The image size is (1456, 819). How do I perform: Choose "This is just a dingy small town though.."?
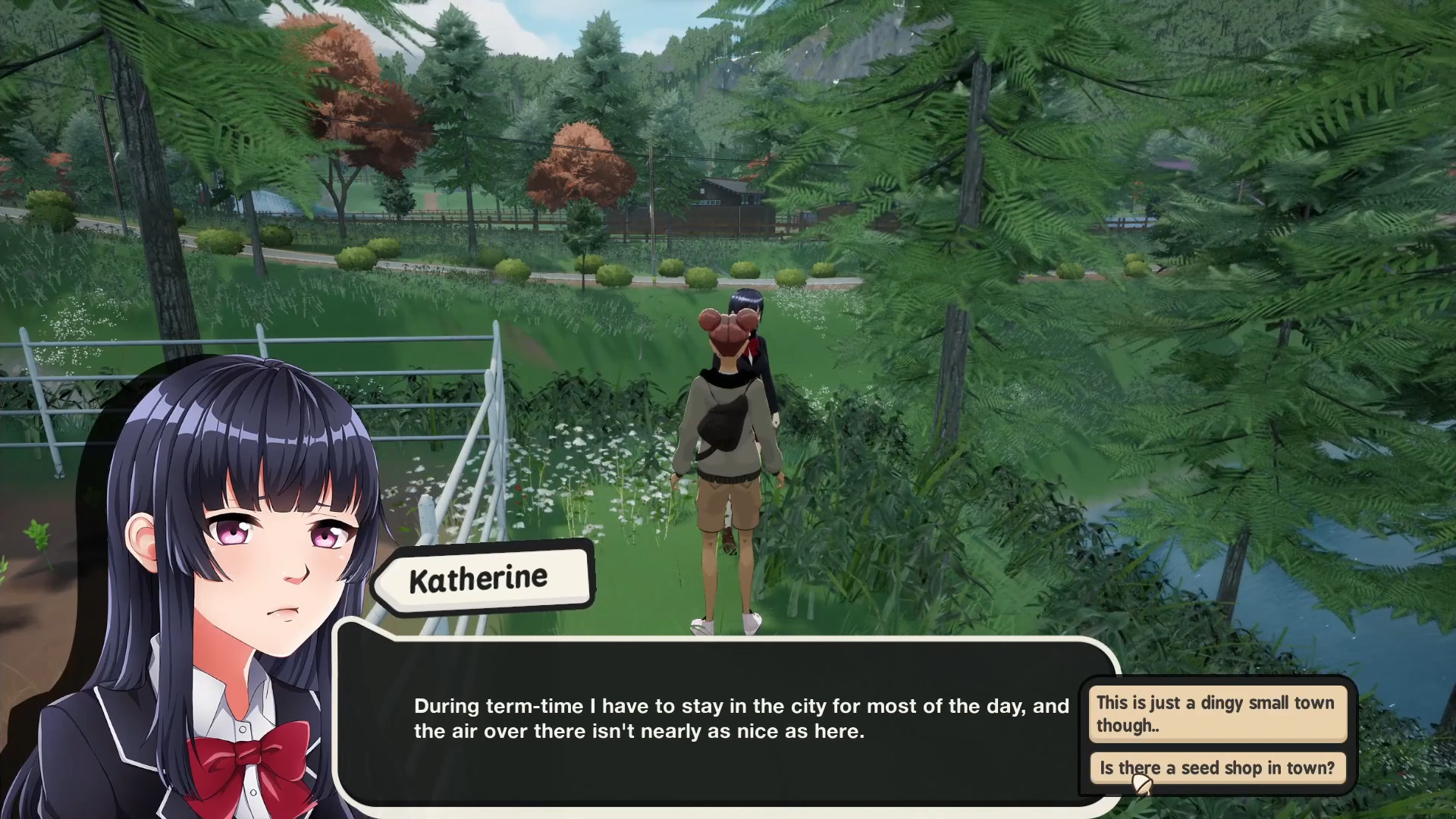1217,714
